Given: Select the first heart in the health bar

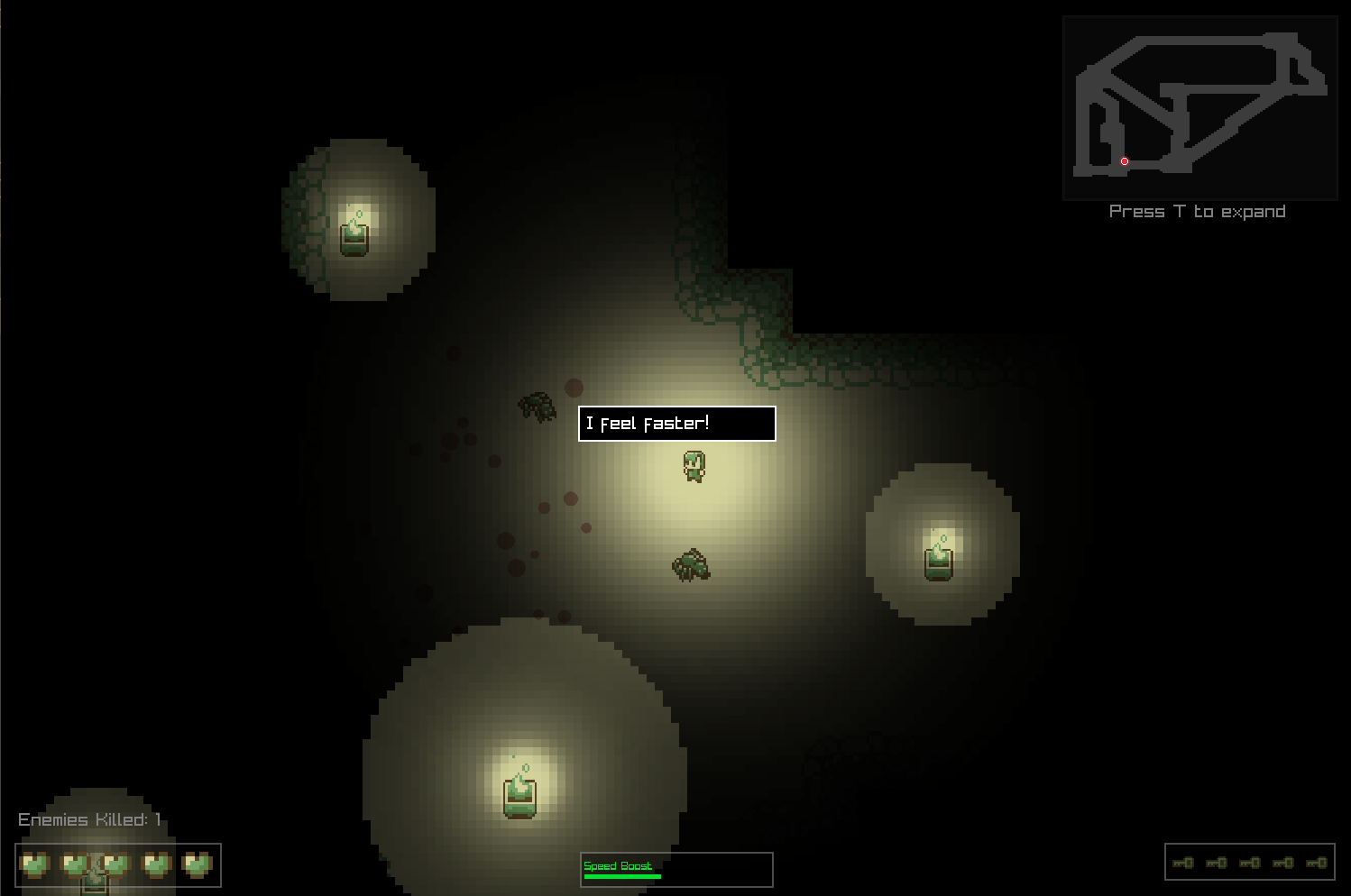Looking at the screenshot, I should (x=34, y=864).
